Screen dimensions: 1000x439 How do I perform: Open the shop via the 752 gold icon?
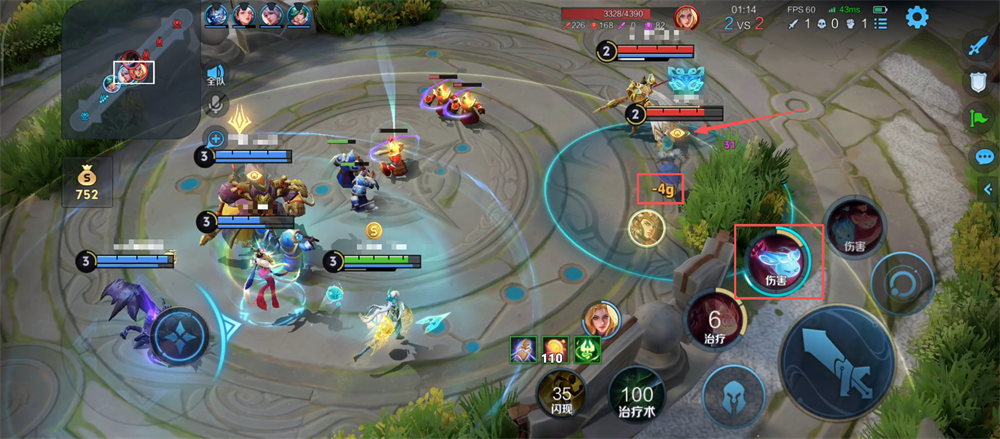click(x=87, y=181)
